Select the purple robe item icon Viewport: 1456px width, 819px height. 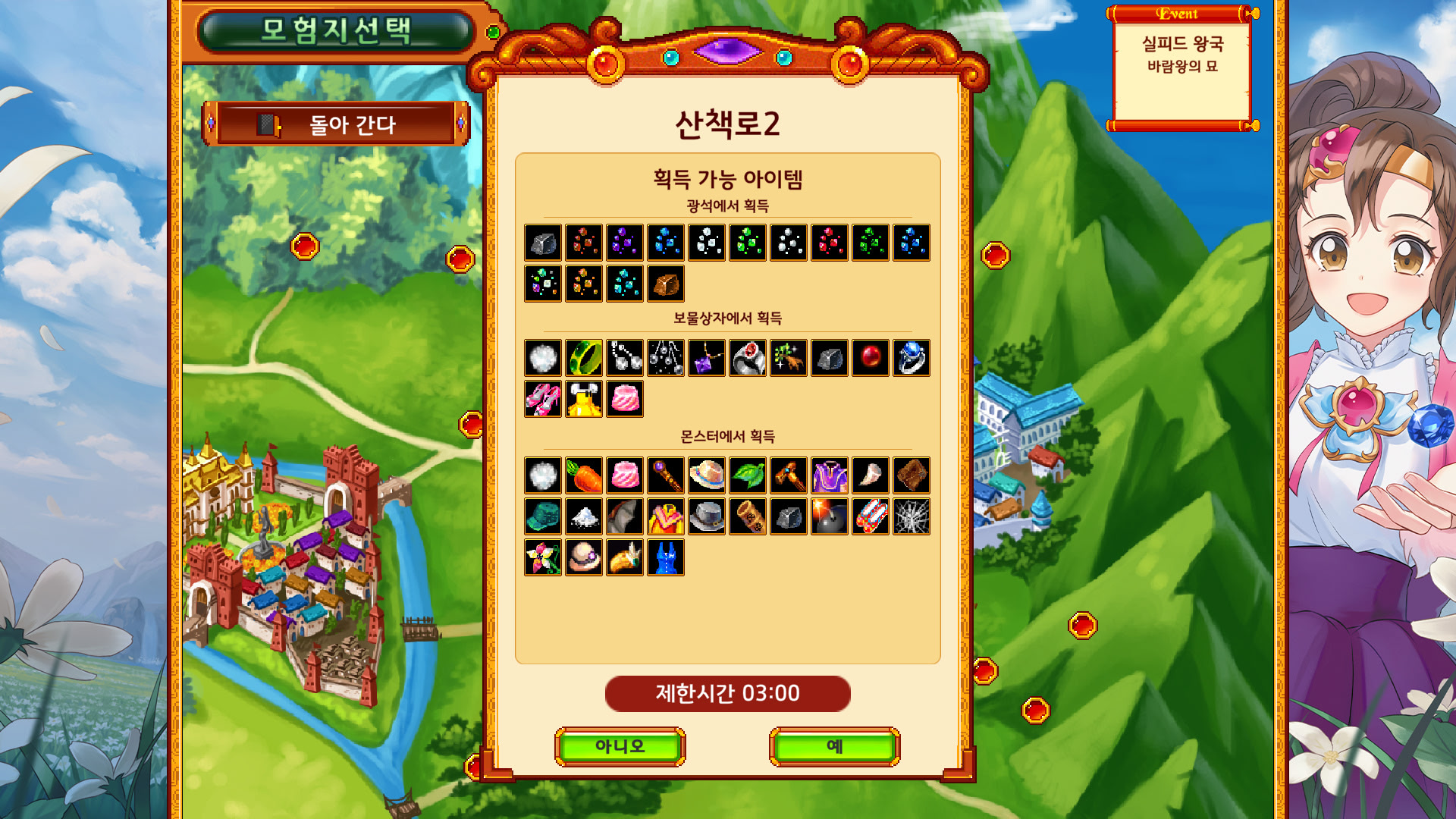pyautogui.click(x=830, y=476)
